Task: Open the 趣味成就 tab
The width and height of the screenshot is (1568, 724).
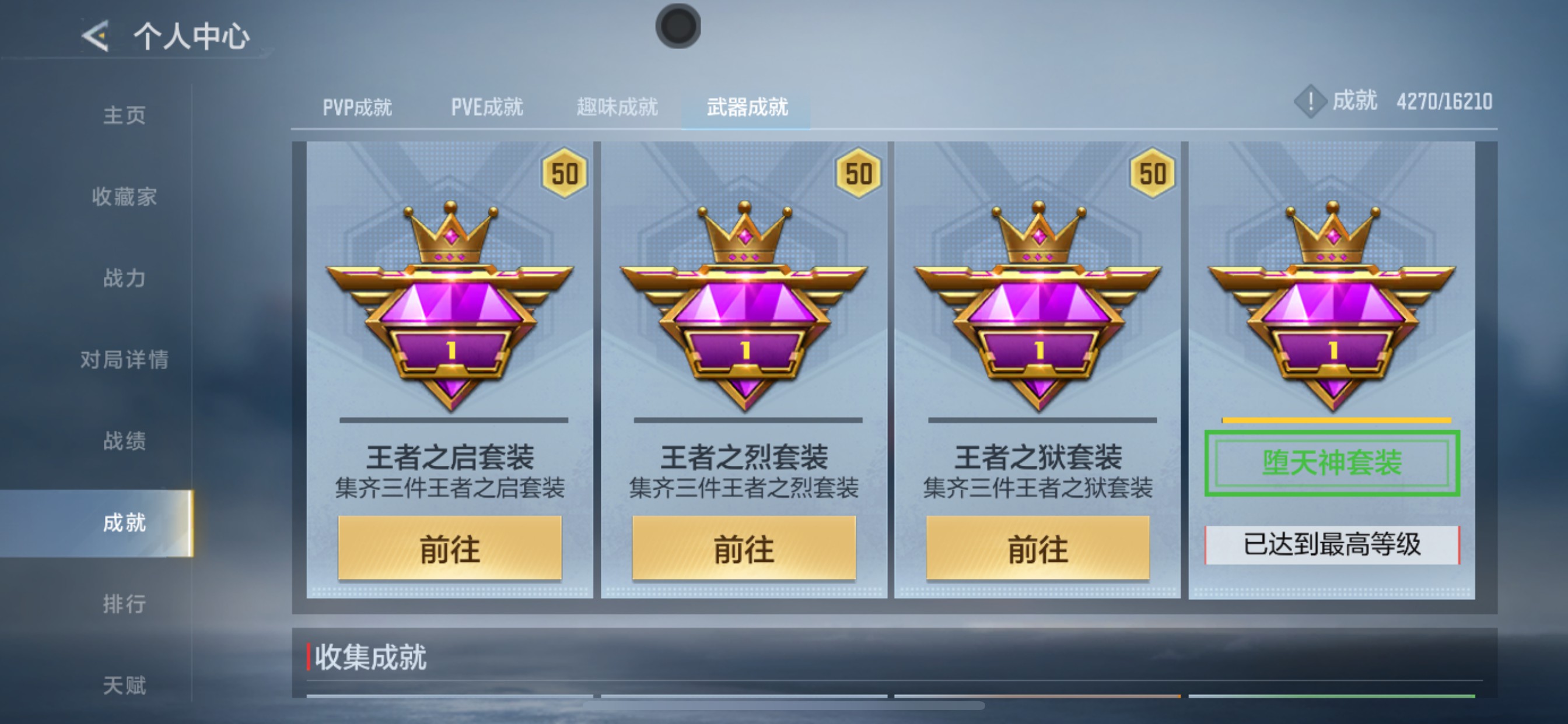Action: pyautogui.click(x=617, y=107)
